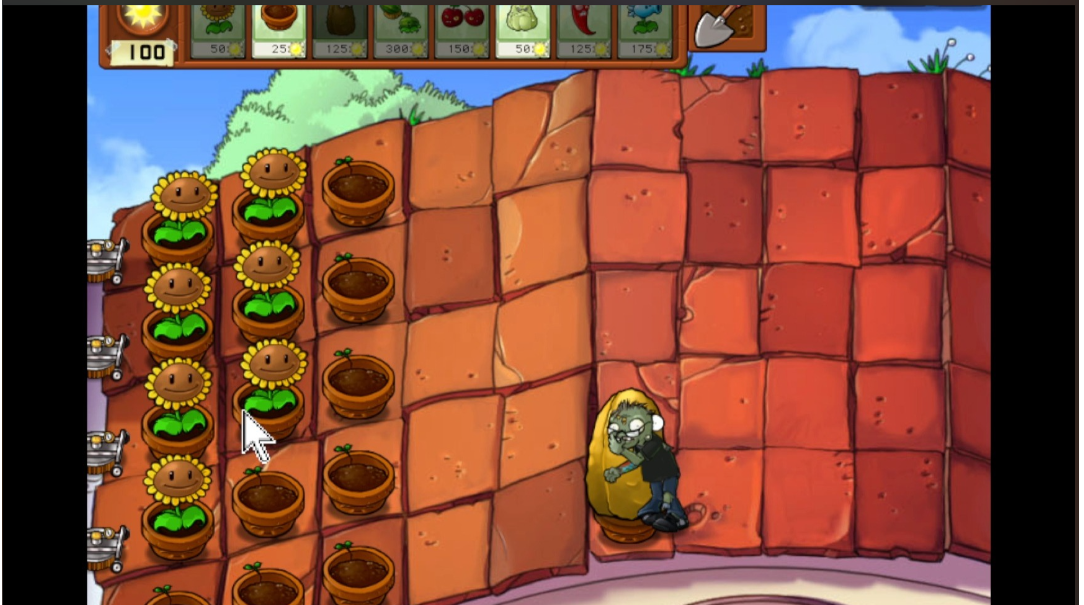This screenshot has width=1084, height=605.
Task: Choose the Cherry Bomb seed packet
Action: (462, 30)
